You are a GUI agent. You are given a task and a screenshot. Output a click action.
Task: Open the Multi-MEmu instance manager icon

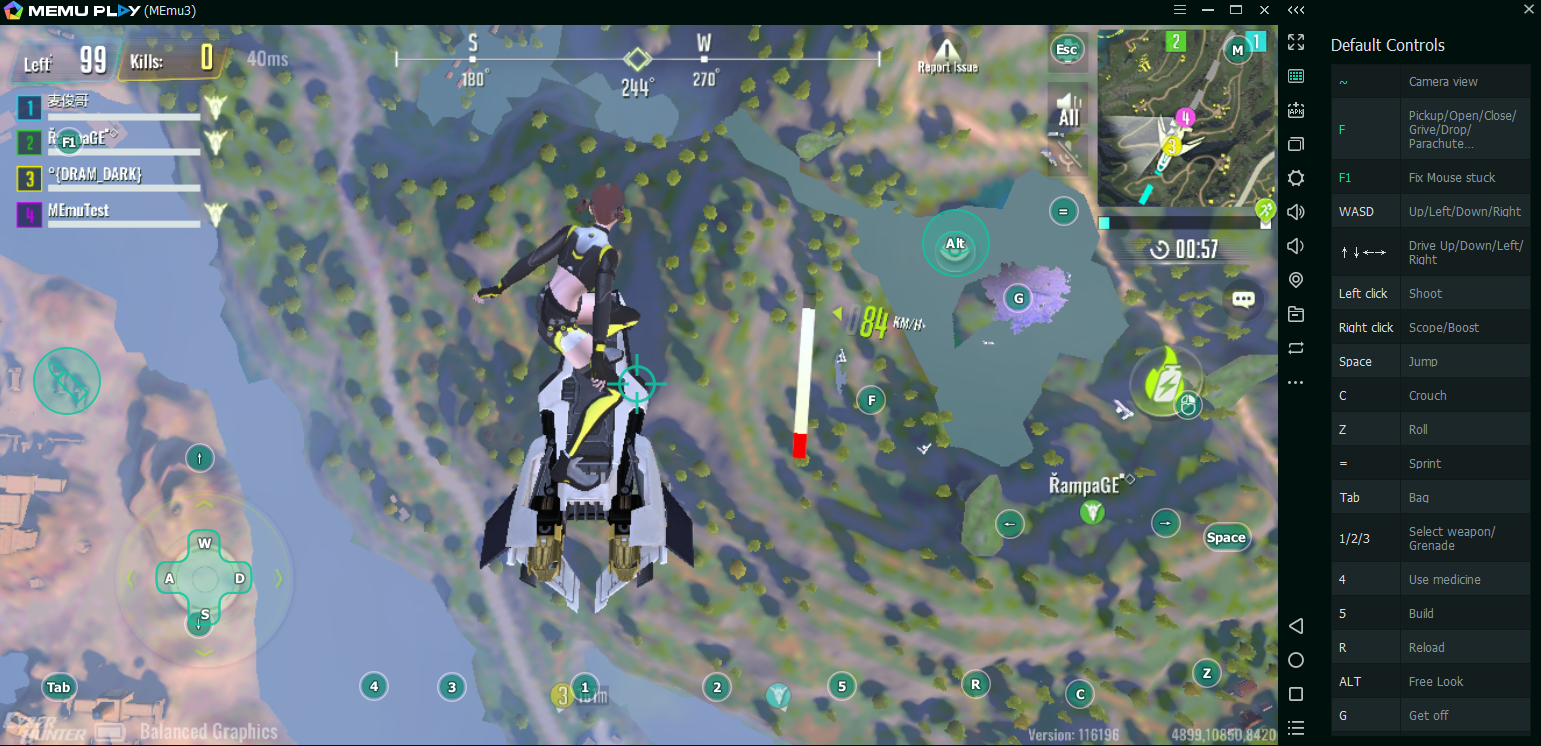point(1296,144)
